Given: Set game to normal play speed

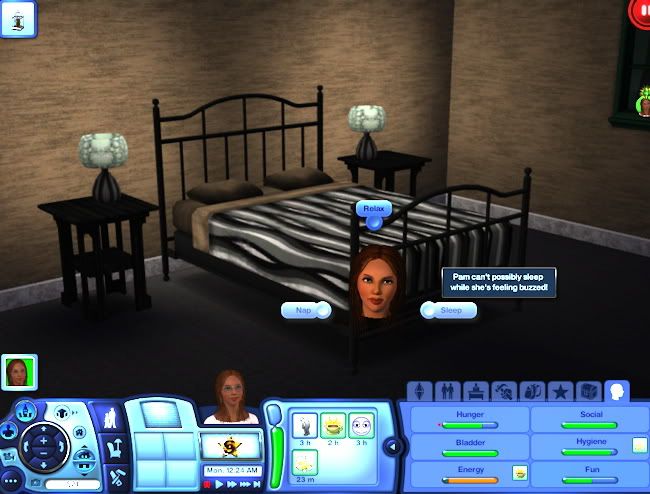Looking at the screenshot, I should 219,484.
